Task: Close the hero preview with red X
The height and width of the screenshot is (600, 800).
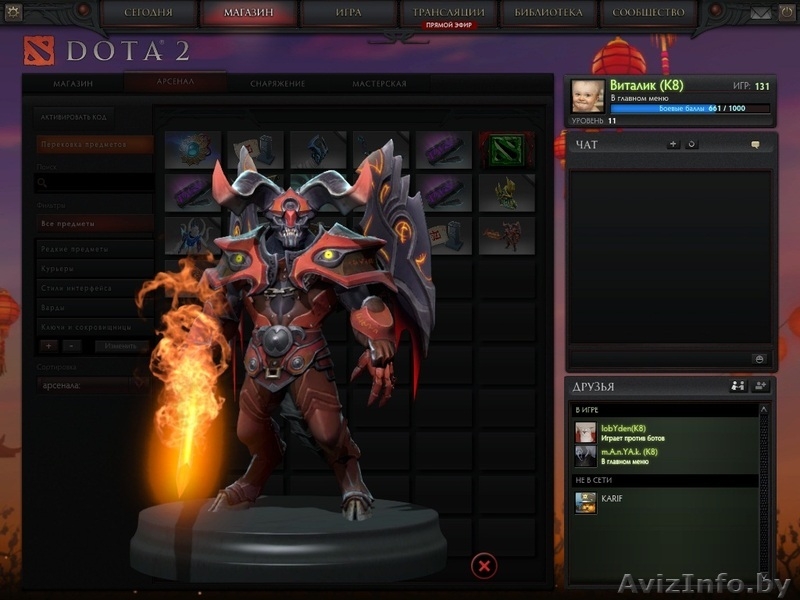Action: pos(484,566)
